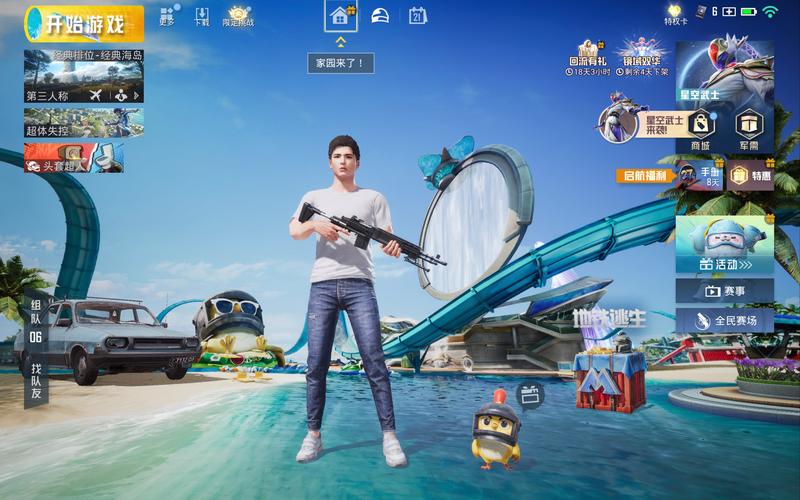Enter the 全民赛场 arena
The height and width of the screenshot is (500, 800).
(725, 321)
